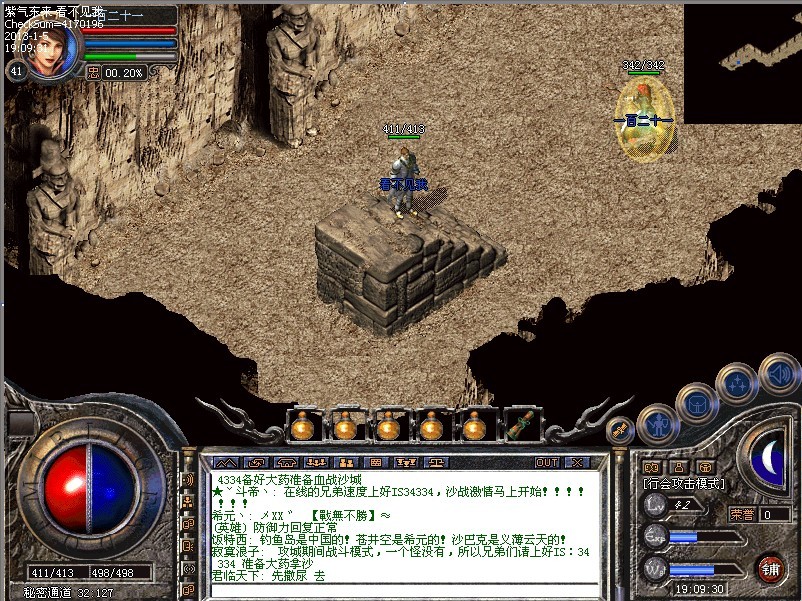Image resolution: width=802 pixels, height=601 pixels.
Task: Click the 荣誉 honor label
Action: point(741,514)
